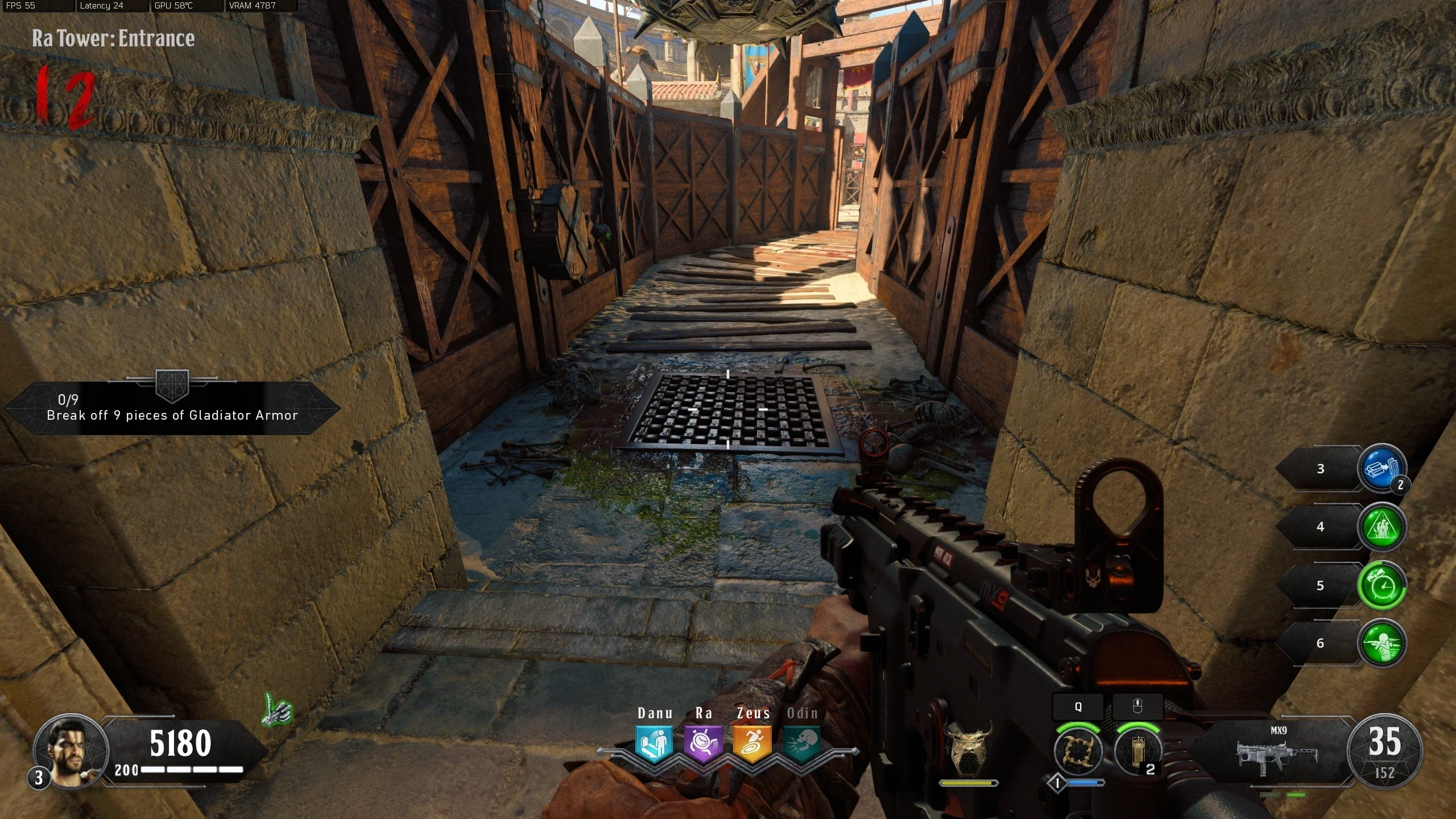Activate the stopwatch elixir in slot 5
Image resolution: width=1456 pixels, height=819 pixels.
pos(1381,586)
